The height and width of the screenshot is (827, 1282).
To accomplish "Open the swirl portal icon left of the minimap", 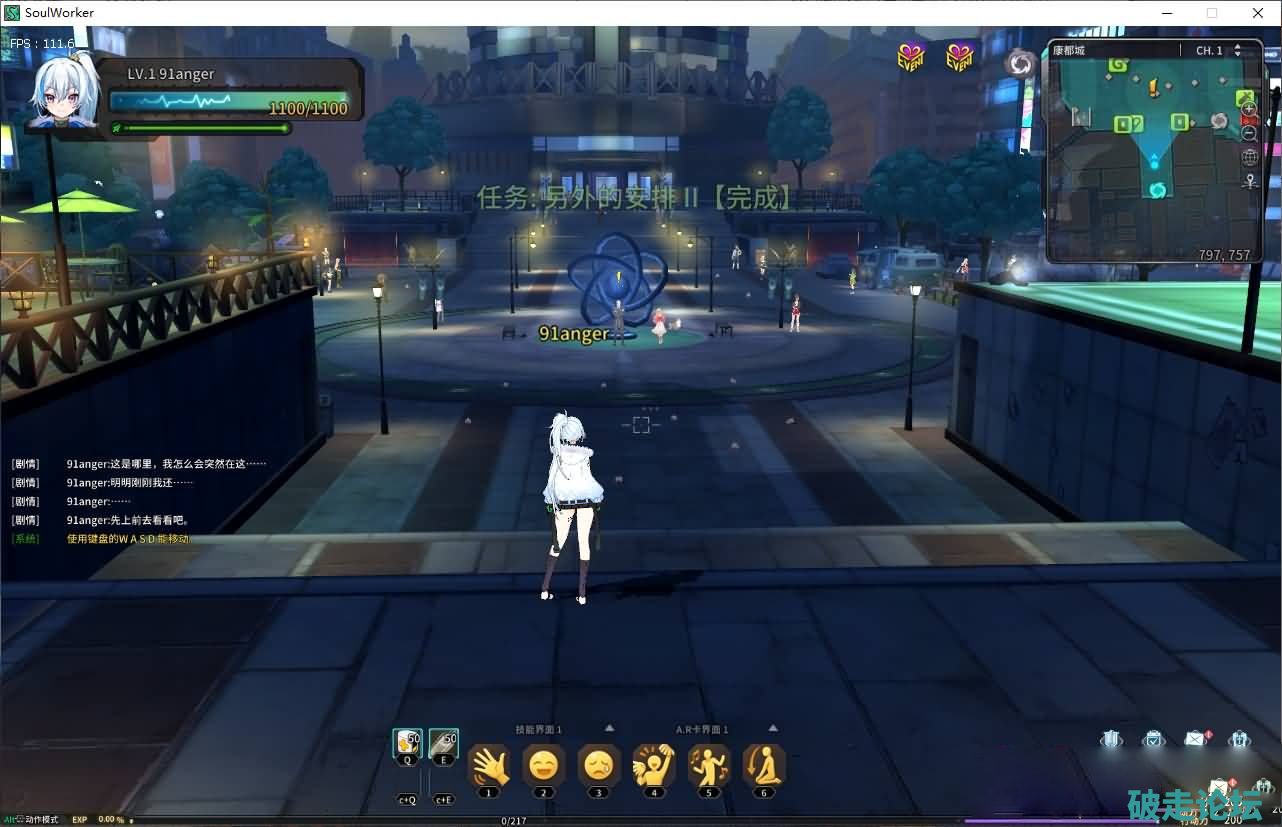I will click(x=1020, y=64).
